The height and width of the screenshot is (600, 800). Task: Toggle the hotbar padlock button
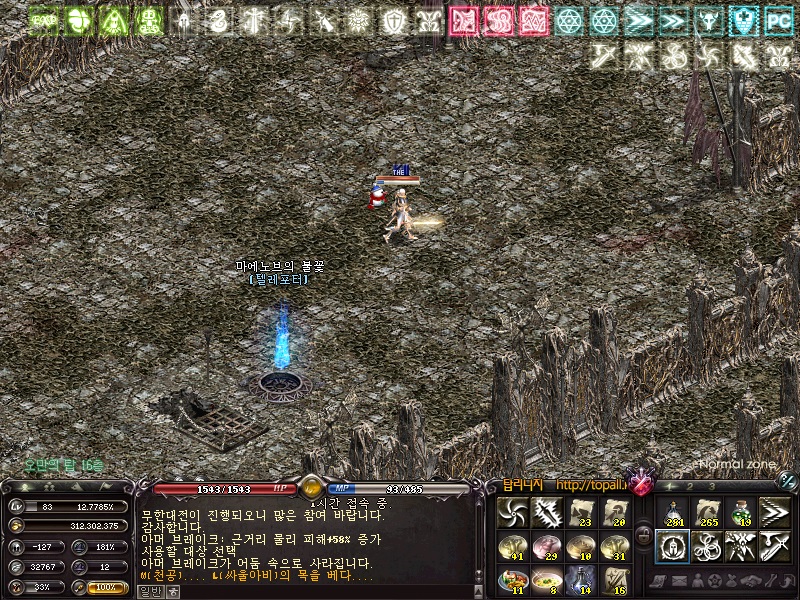tap(643, 536)
